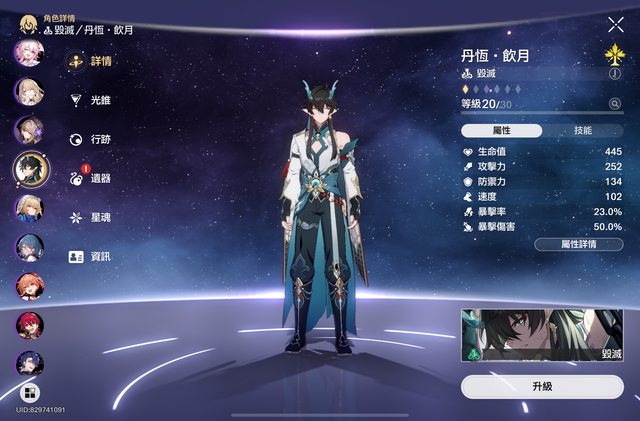Click the magnifier icon beside the level
This screenshot has width=640, height=421.
[614, 103]
